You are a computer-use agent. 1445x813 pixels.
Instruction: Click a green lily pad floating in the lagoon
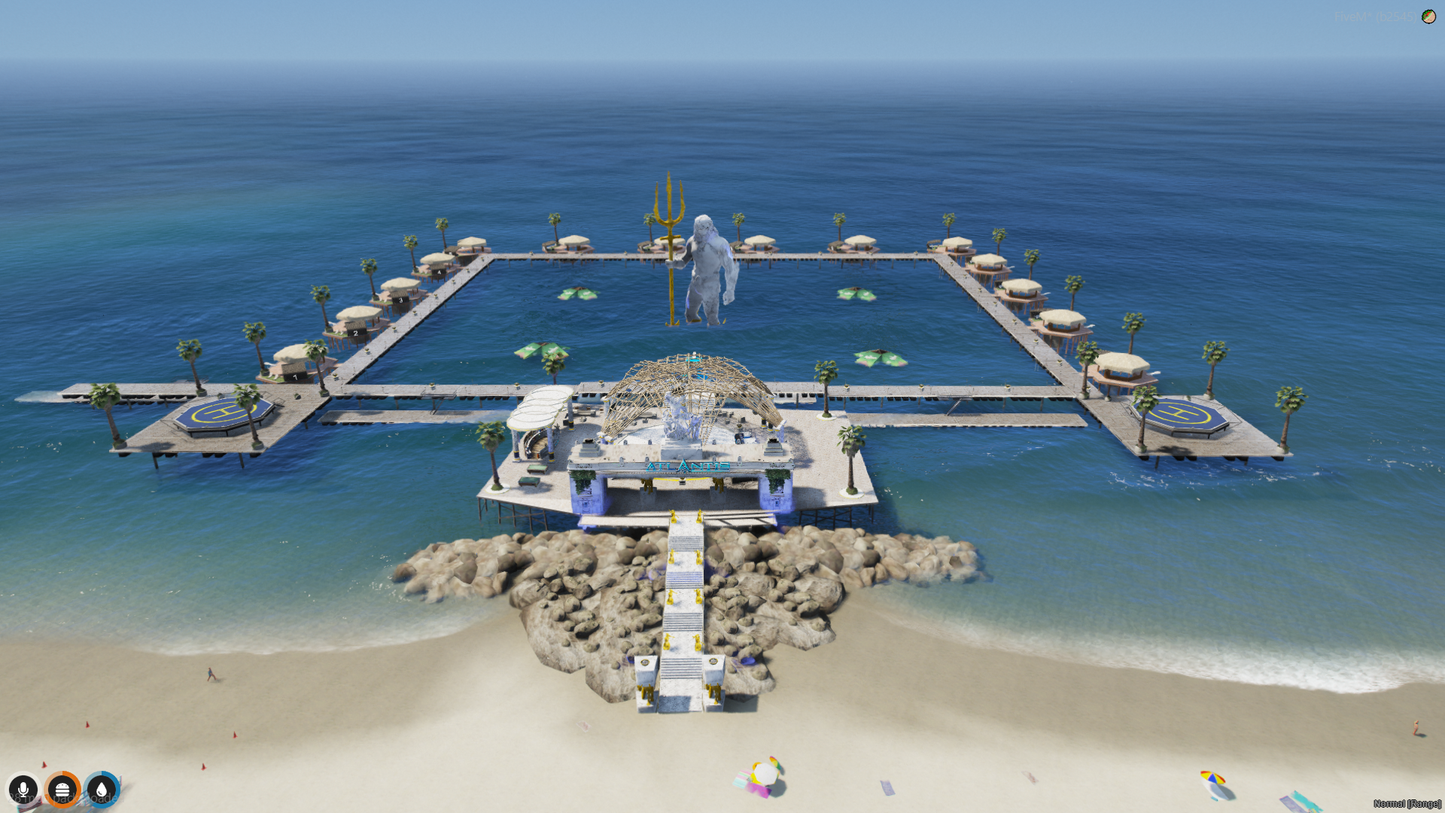pyautogui.click(x=578, y=293)
